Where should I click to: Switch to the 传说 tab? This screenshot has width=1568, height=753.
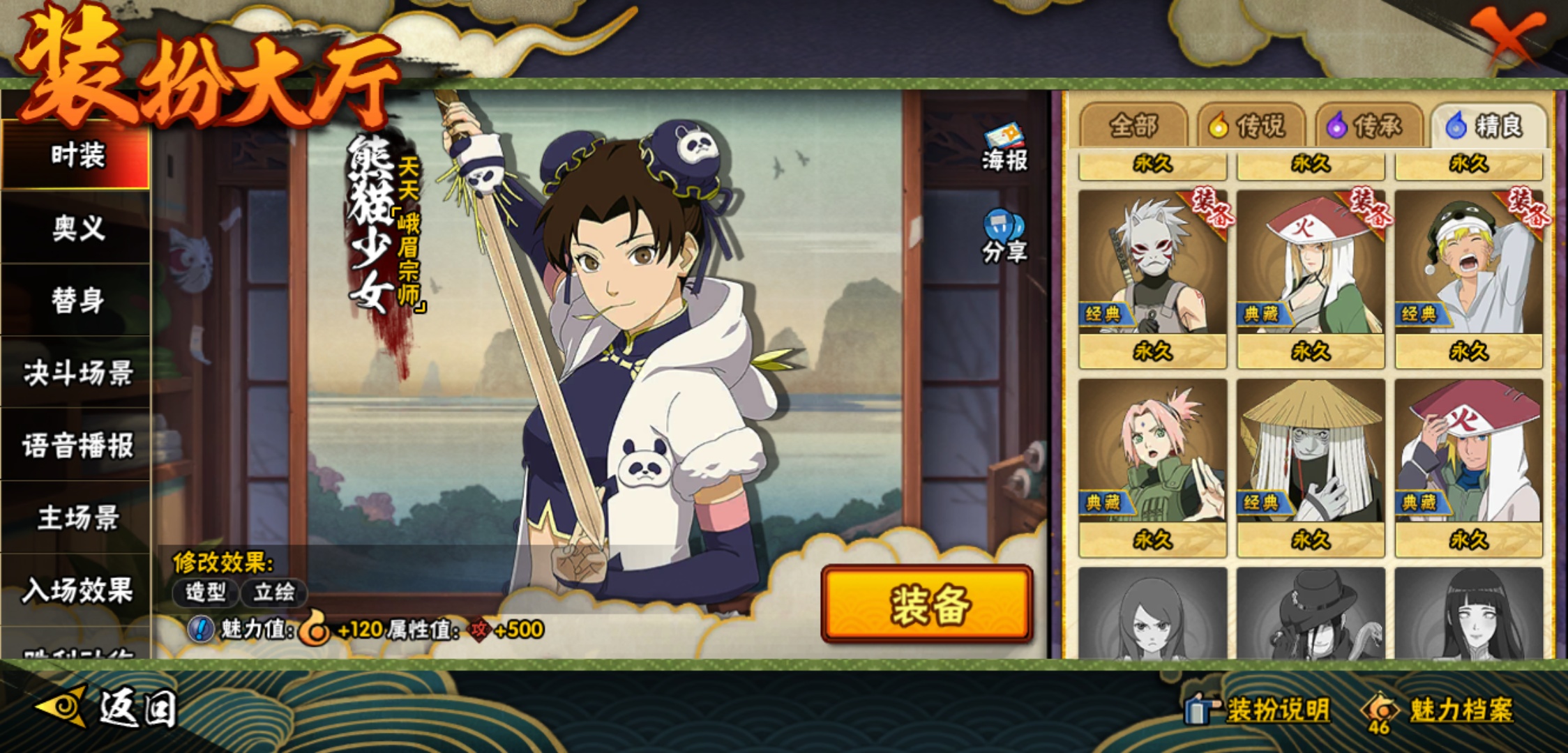[x=1251, y=126]
